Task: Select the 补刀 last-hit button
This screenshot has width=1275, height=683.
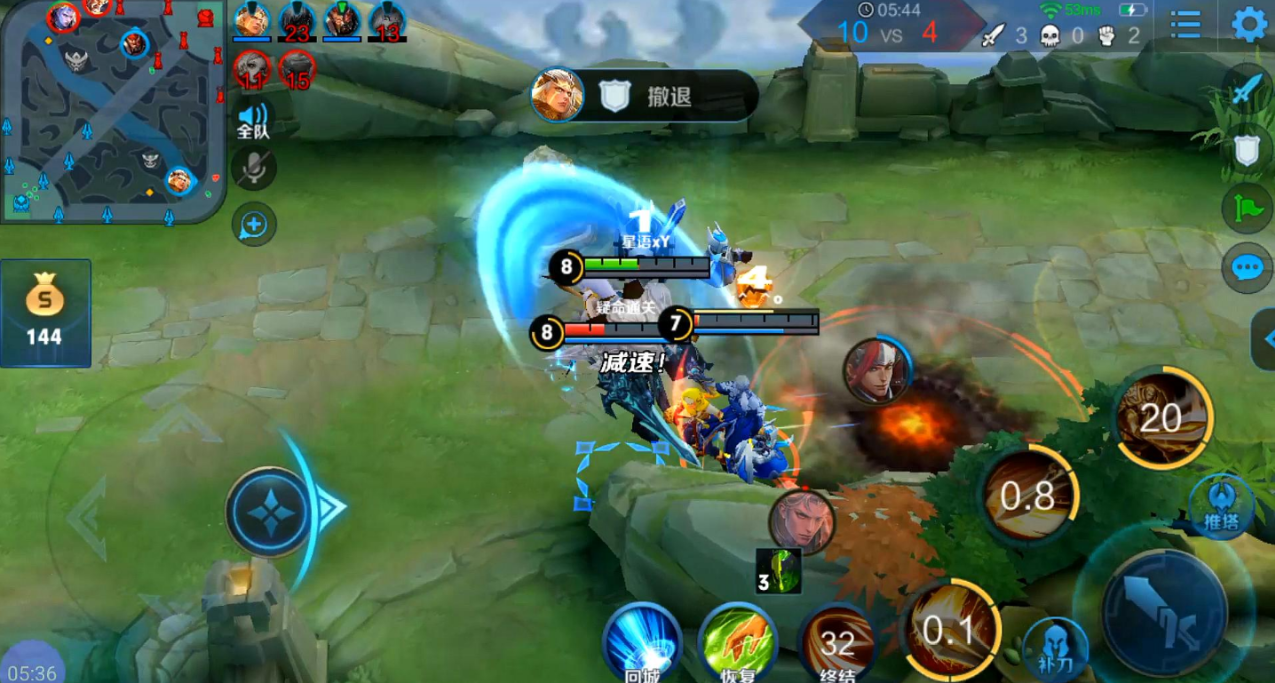Action: 1054,645
